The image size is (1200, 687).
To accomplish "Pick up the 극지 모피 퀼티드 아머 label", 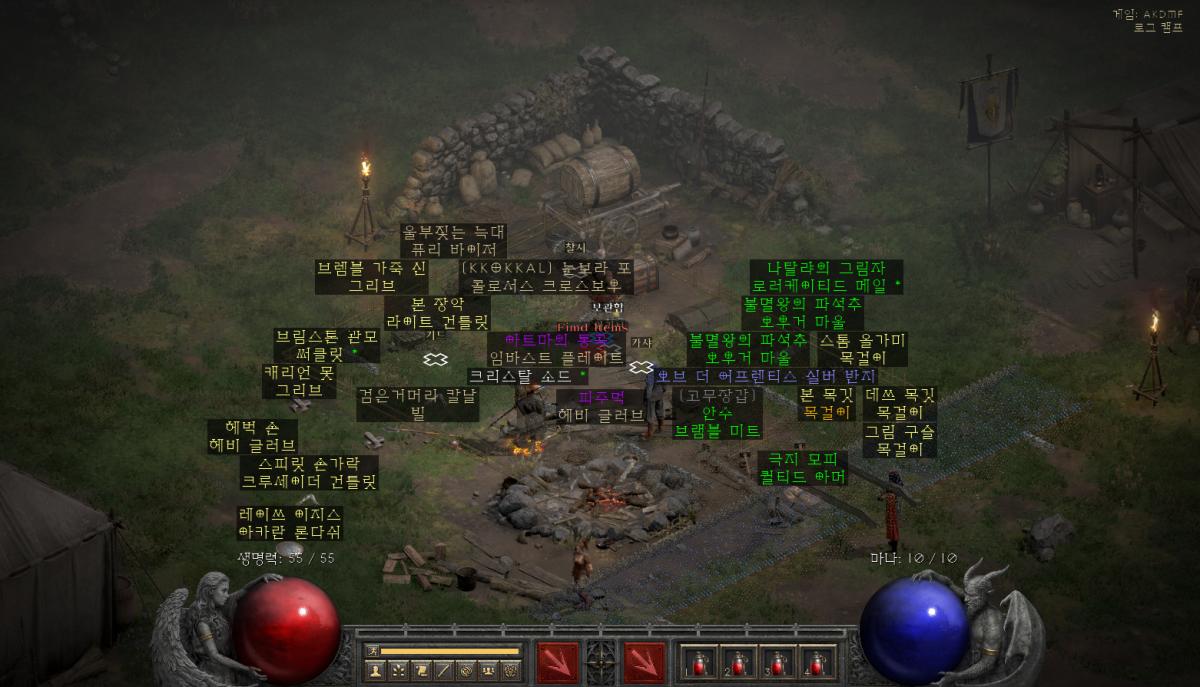I will pyautogui.click(x=803, y=468).
